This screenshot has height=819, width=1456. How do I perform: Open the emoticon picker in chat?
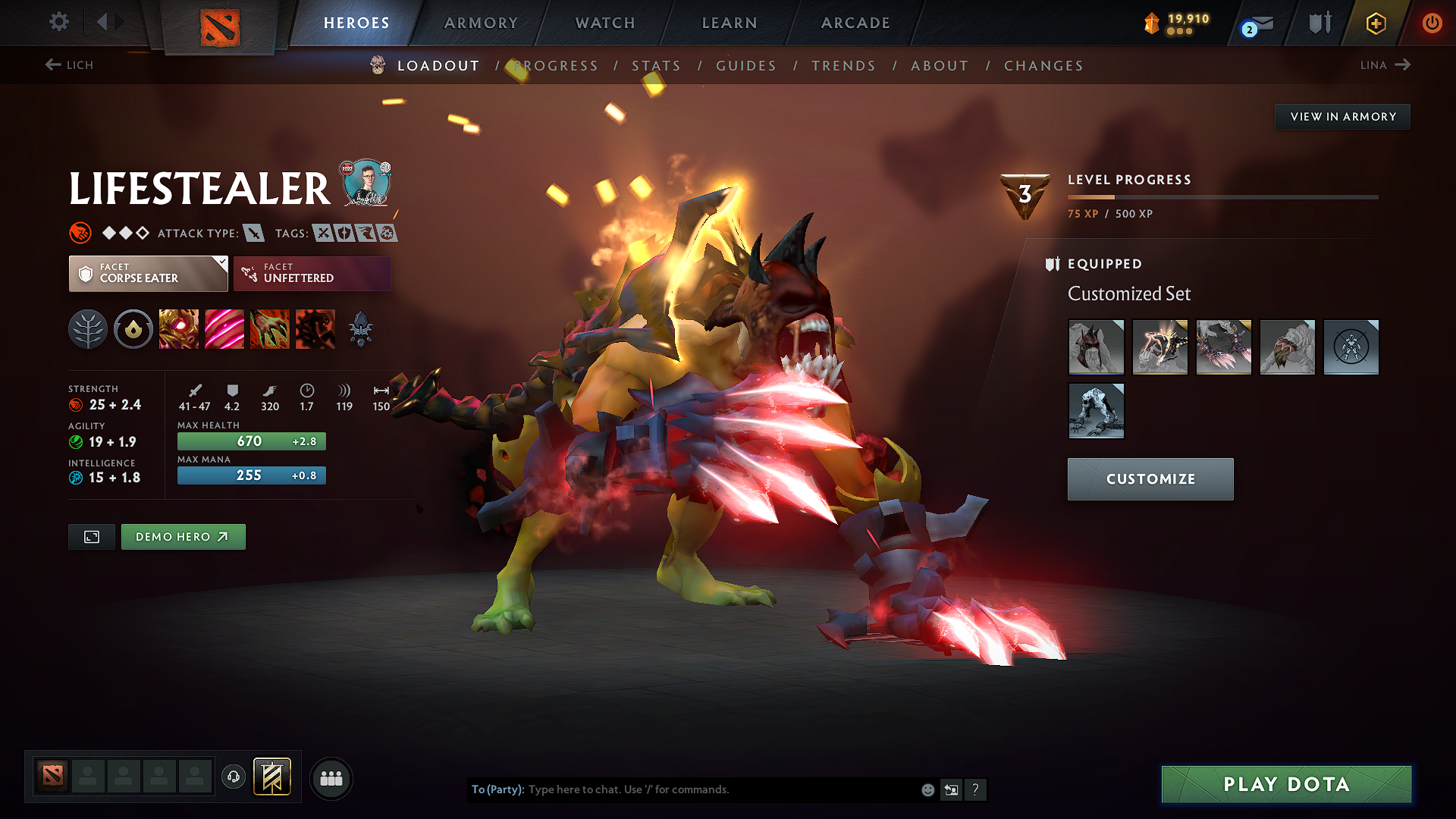(x=927, y=789)
